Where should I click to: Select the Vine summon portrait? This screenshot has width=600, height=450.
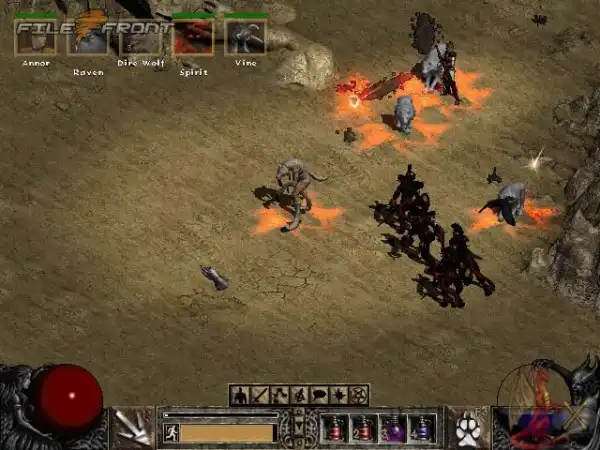(245, 37)
